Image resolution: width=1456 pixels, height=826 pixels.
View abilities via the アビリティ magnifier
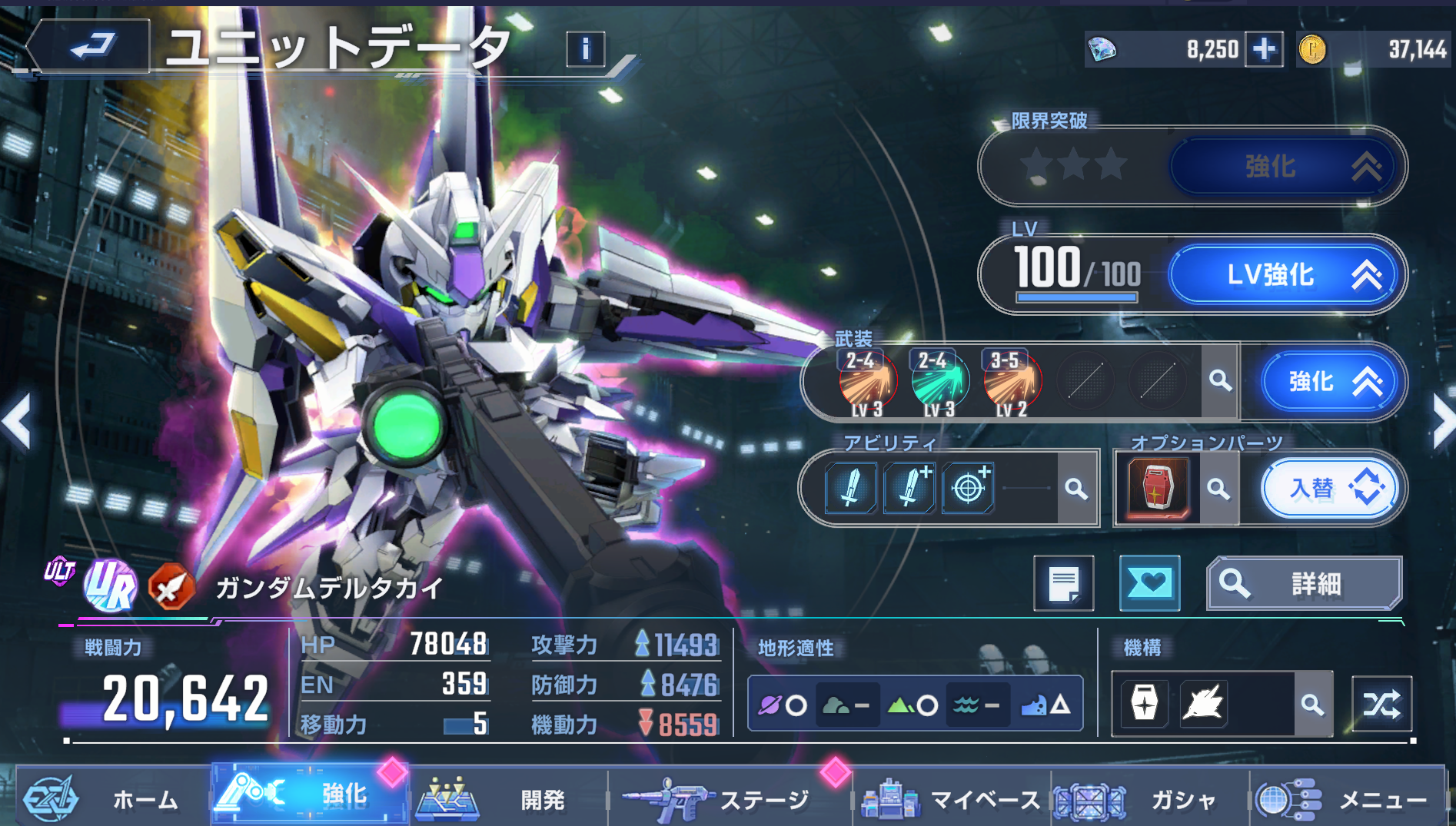click(x=1076, y=489)
